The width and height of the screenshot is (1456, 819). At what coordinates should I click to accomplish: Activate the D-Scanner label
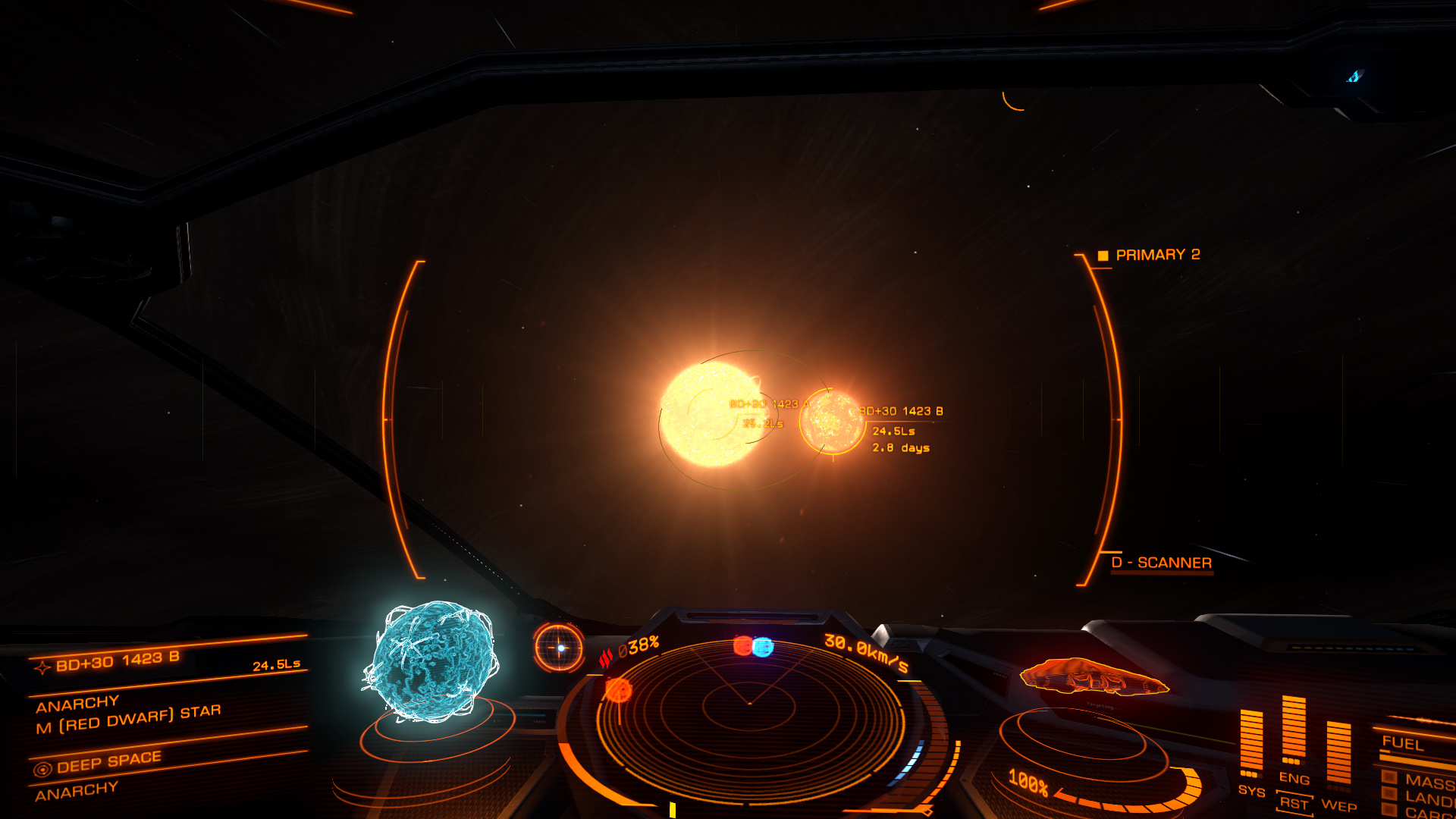(1162, 563)
